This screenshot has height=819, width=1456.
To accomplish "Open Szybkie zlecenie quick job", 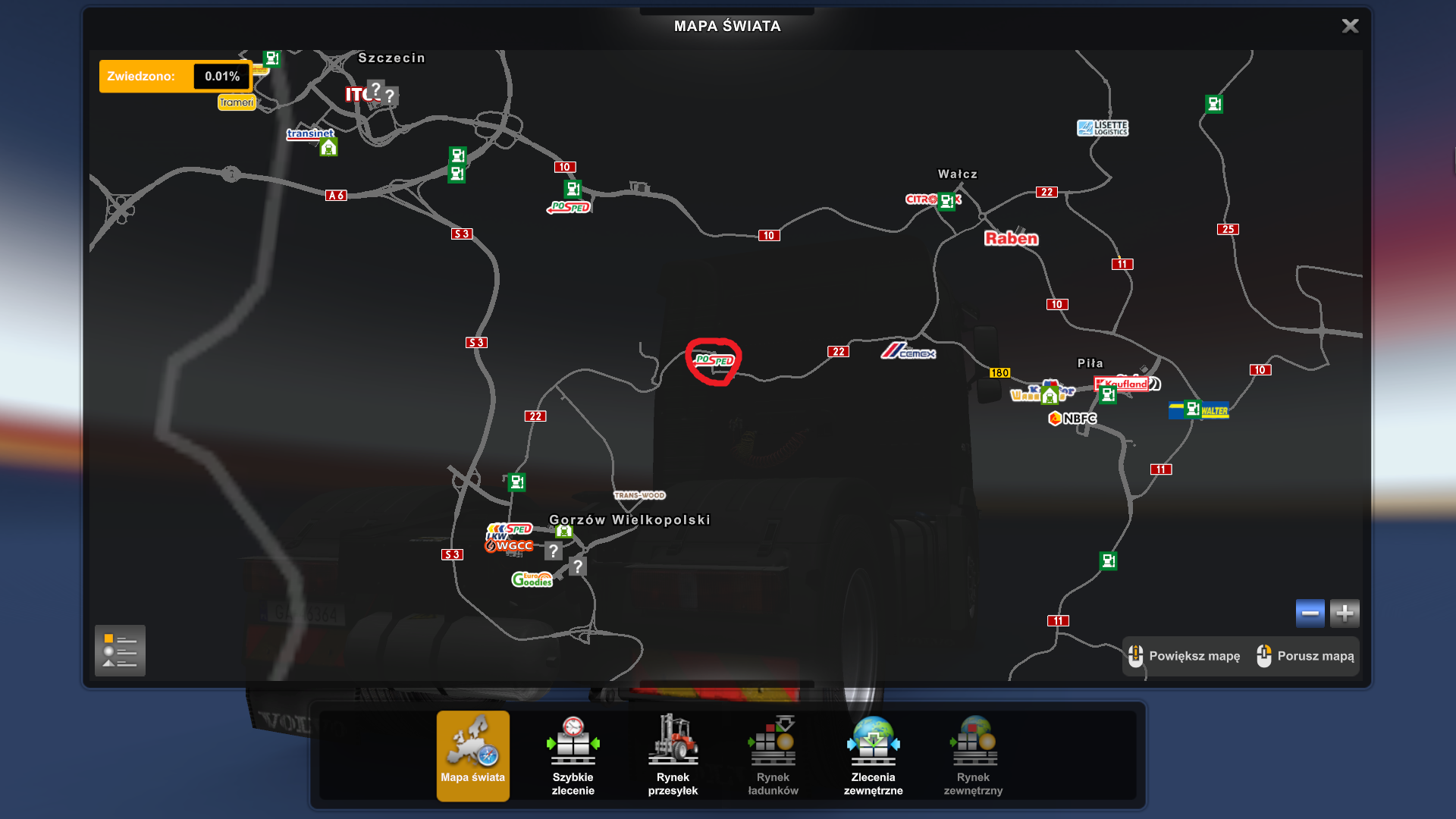I will pos(573,755).
